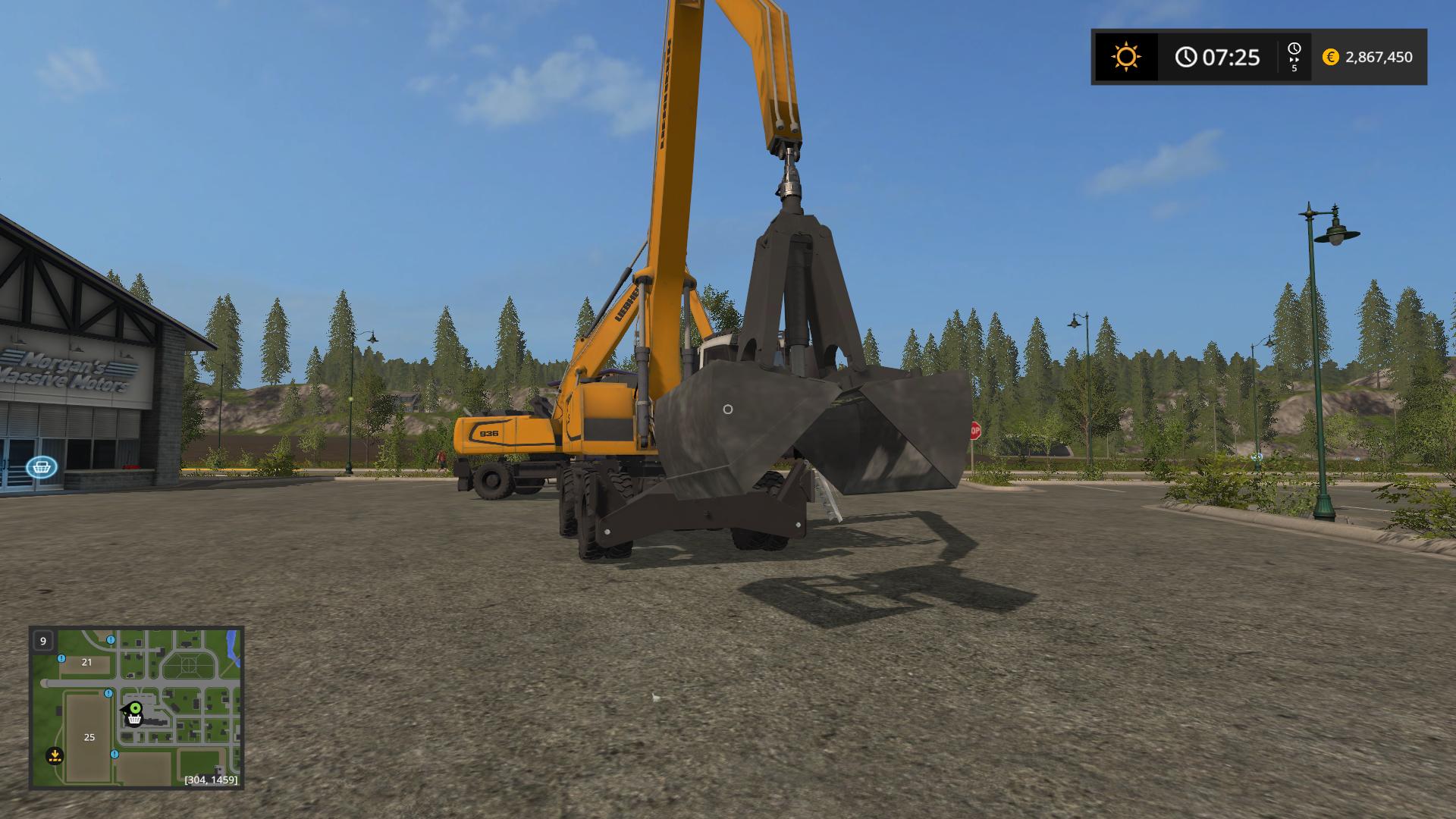Image resolution: width=1456 pixels, height=819 pixels.
Task: Click the blue help marker beside the shop area
Action: click(108, 694)
